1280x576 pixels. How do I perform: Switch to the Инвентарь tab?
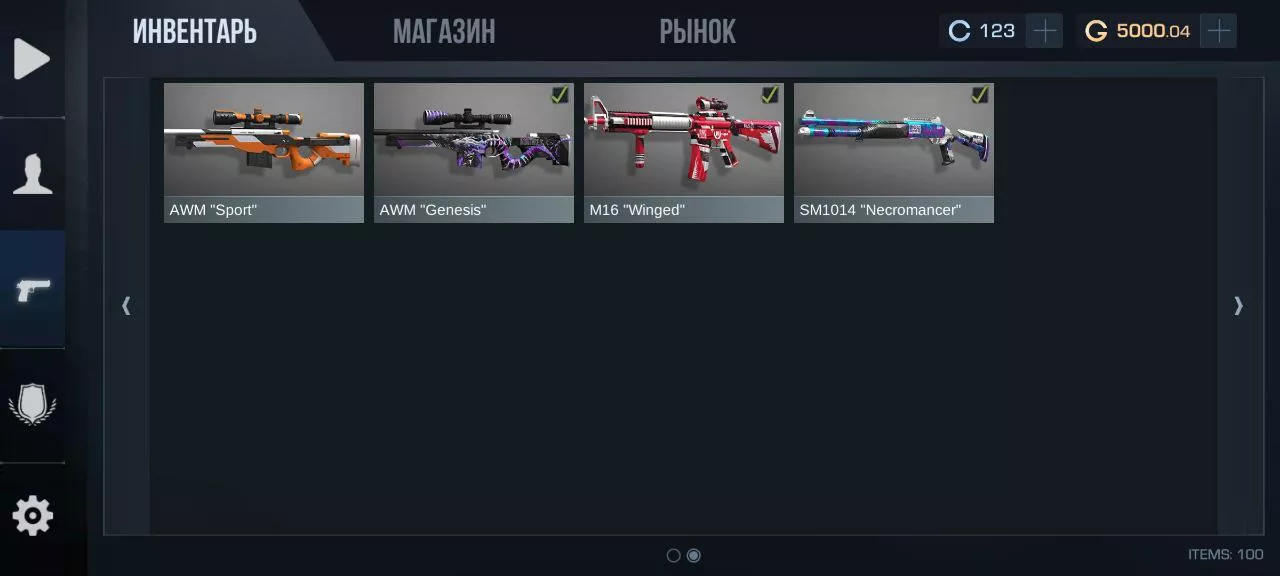(195, 32)
